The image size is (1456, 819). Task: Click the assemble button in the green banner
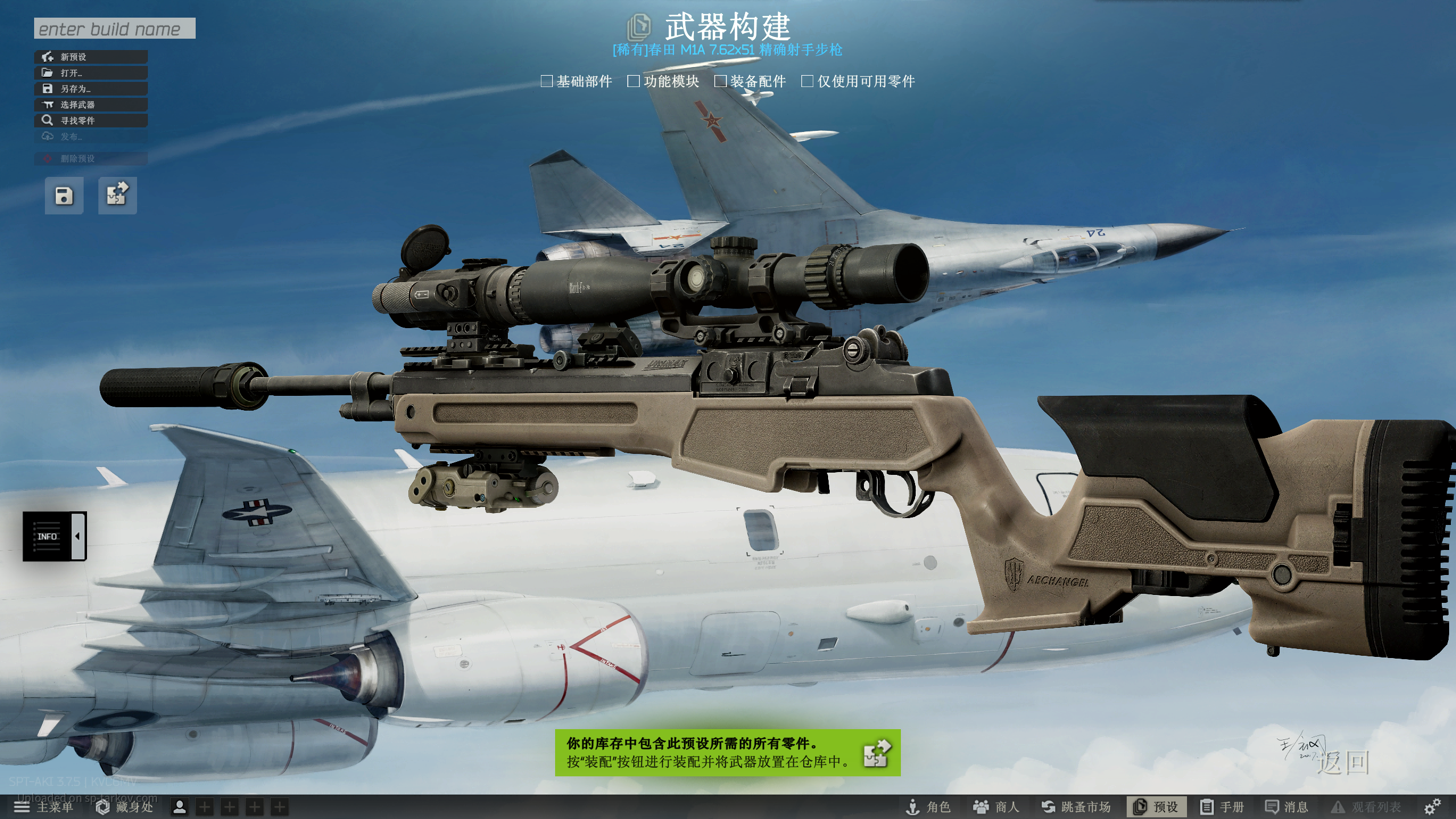point(876,753)
